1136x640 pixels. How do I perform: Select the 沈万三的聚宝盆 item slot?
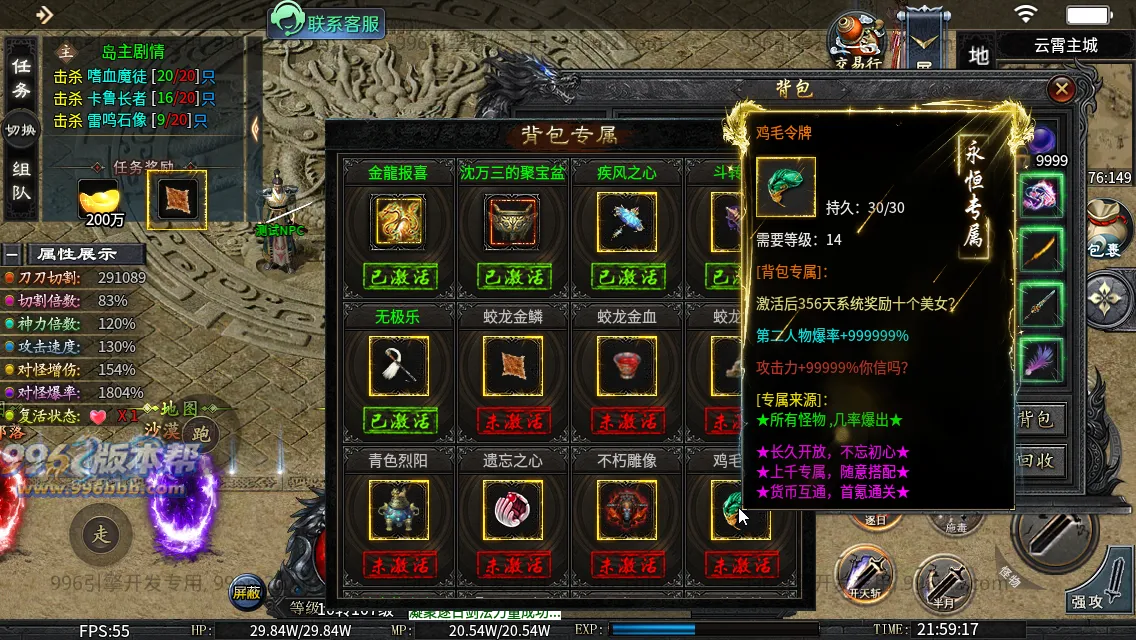coord(512,221)
